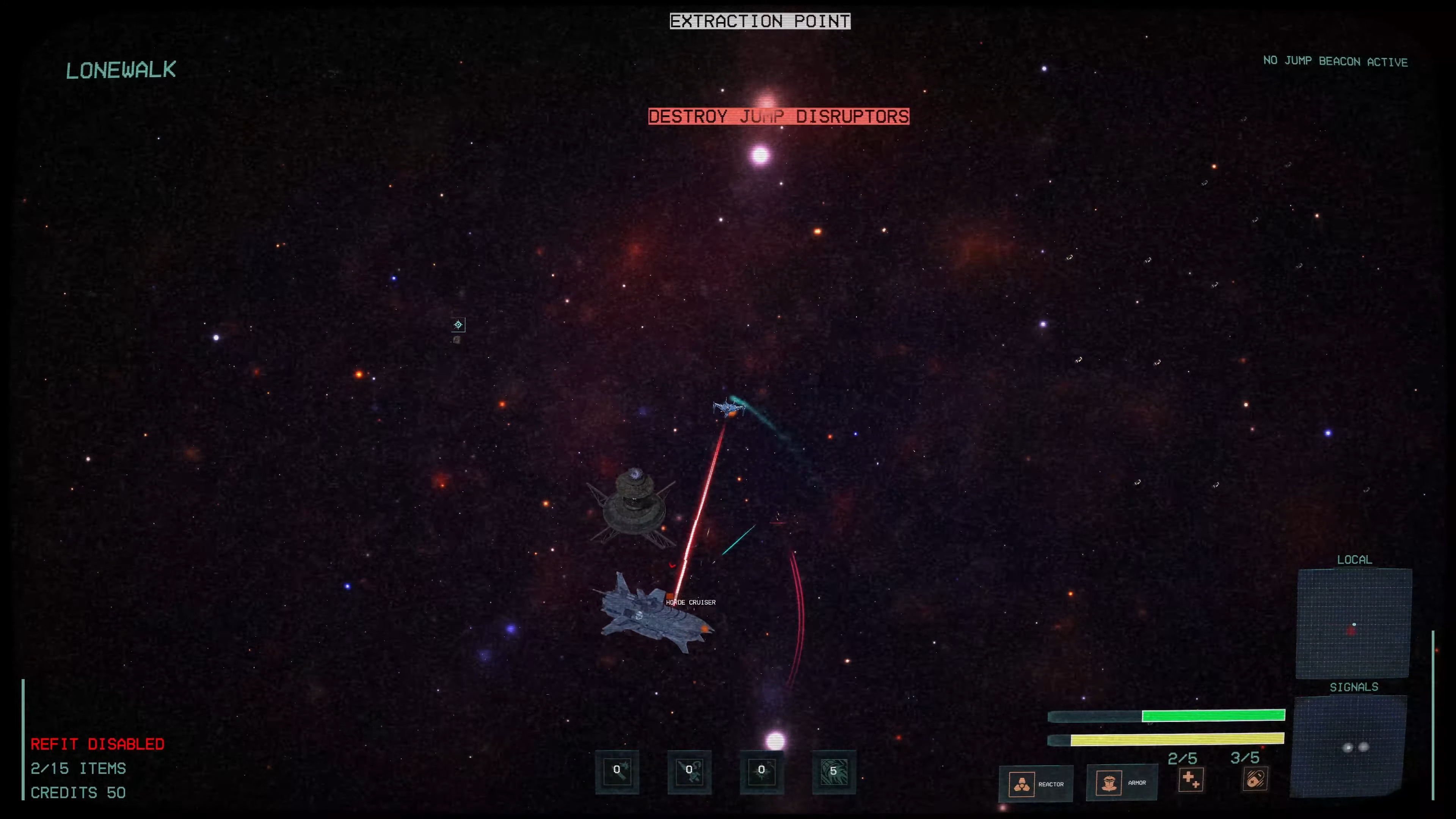This screenshot has height=819, width=1456.
Task: Select the Destroy Jump Disruptors objective banner
Action: (x=778, y=116)
